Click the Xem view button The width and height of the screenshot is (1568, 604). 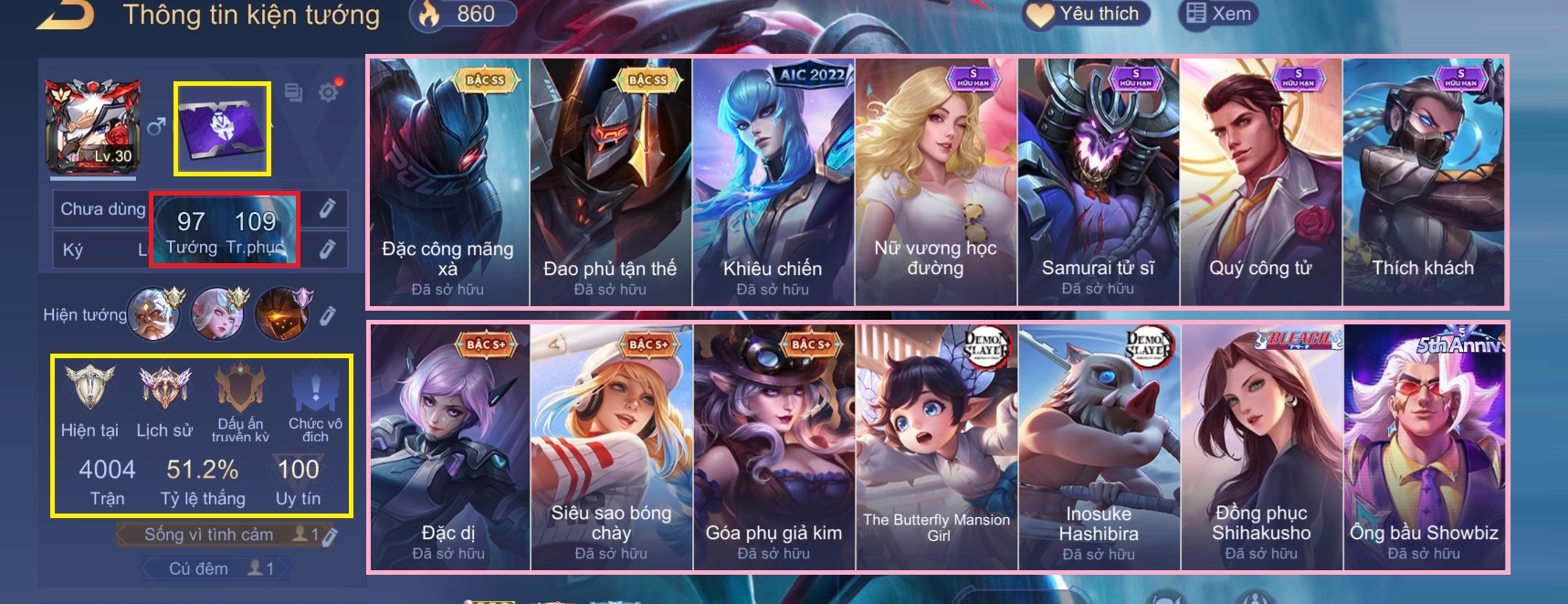pos(1219,14)
